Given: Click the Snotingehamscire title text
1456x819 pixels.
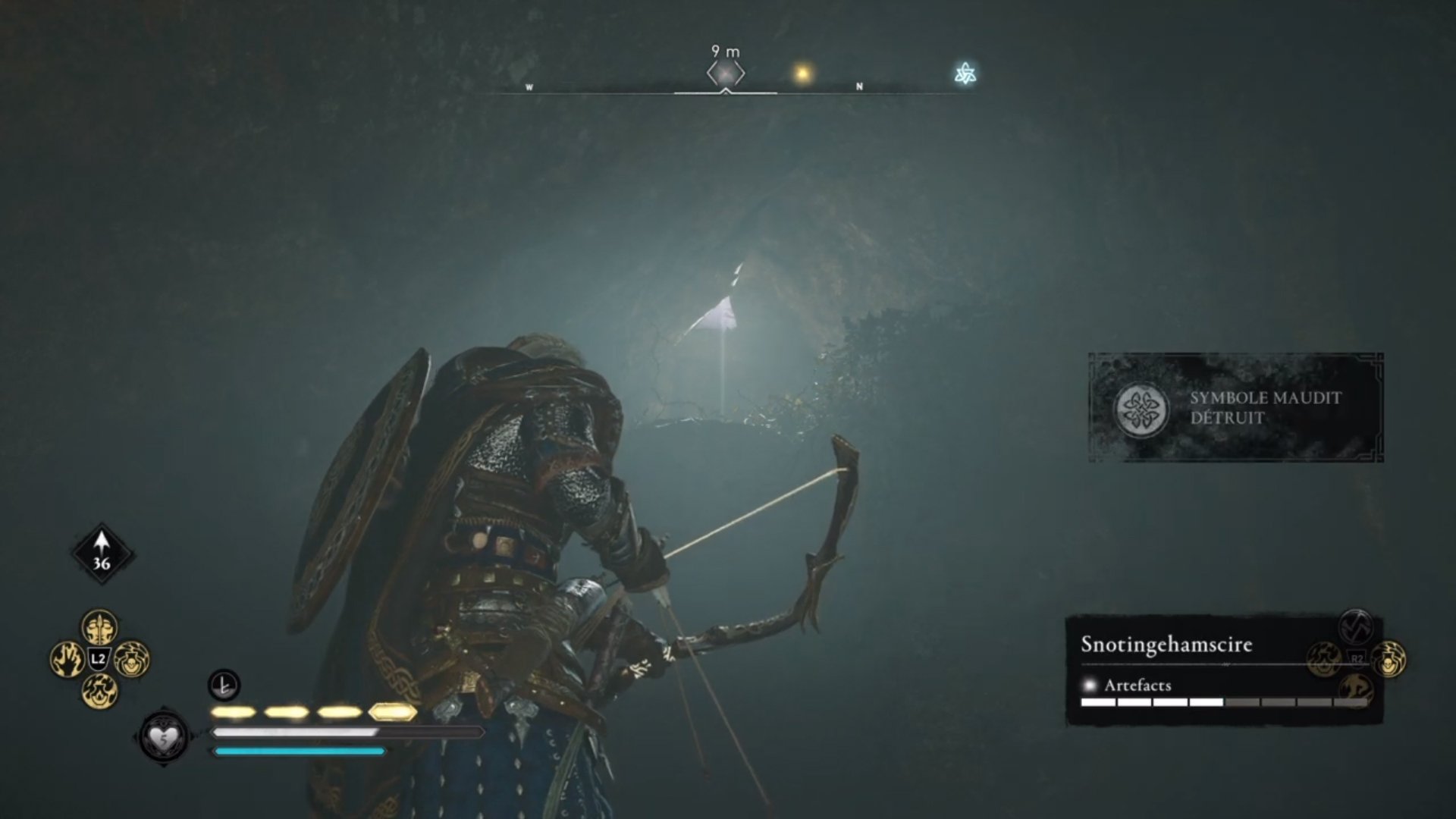Looking at the screenshot, I should pyautogui.click(x=1166, y=645).
